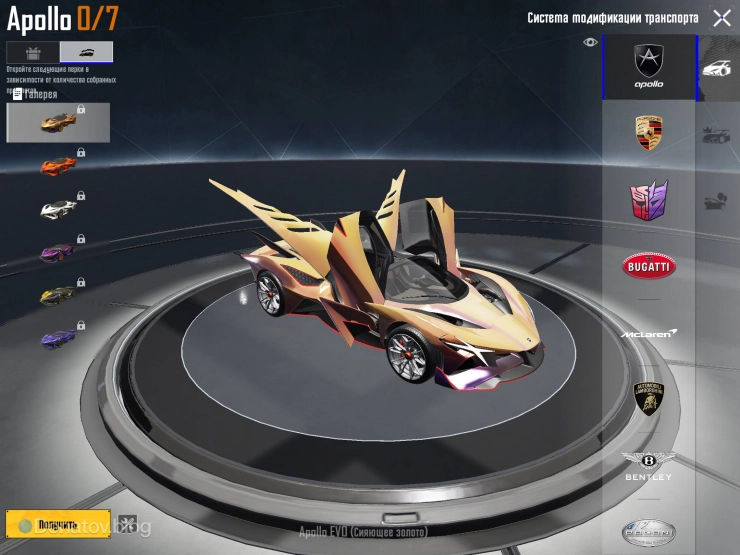Select the Apollo brand entry
This screenshot has height=555, width=740.
point(649,67)
